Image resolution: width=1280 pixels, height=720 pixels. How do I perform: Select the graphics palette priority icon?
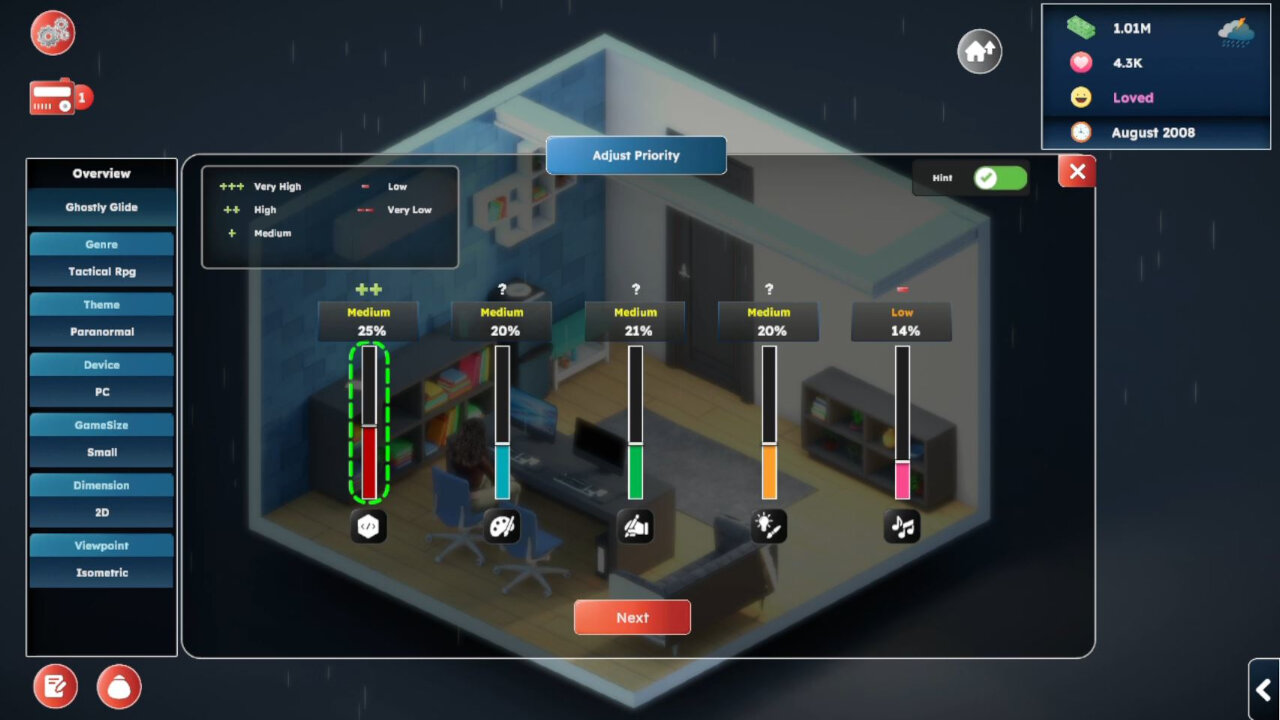coord(502,526)
